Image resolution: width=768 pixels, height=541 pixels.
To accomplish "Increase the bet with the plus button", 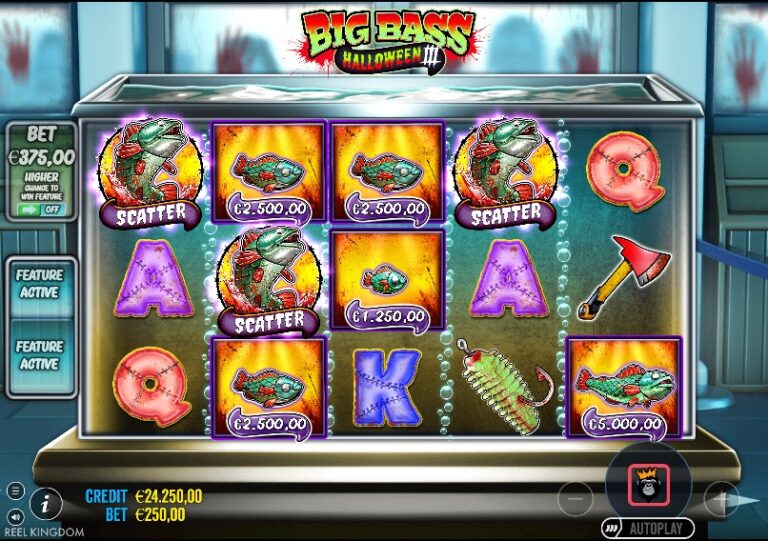I will (720, 496).
